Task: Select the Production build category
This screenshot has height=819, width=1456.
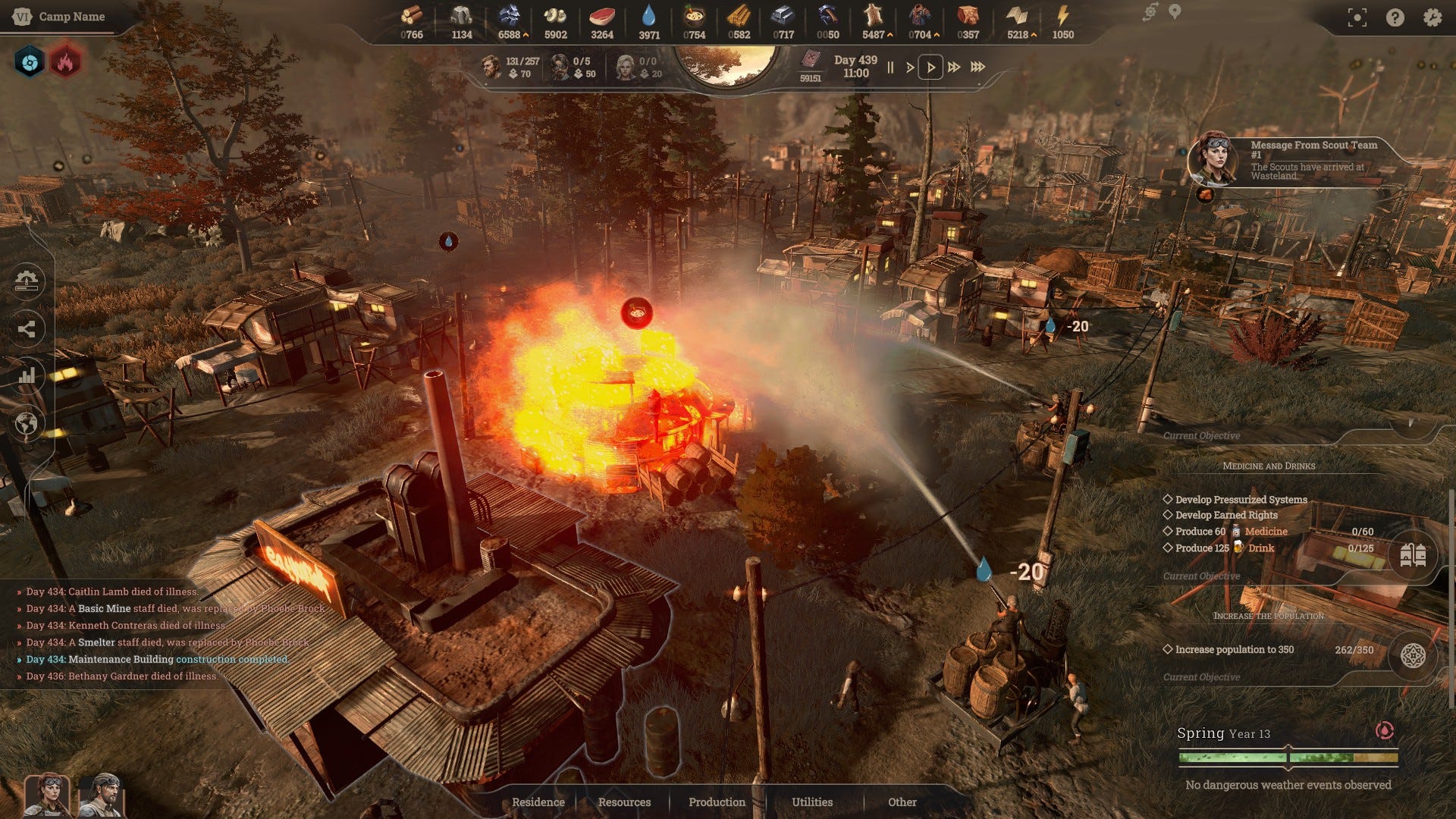Action: point(717,802)
